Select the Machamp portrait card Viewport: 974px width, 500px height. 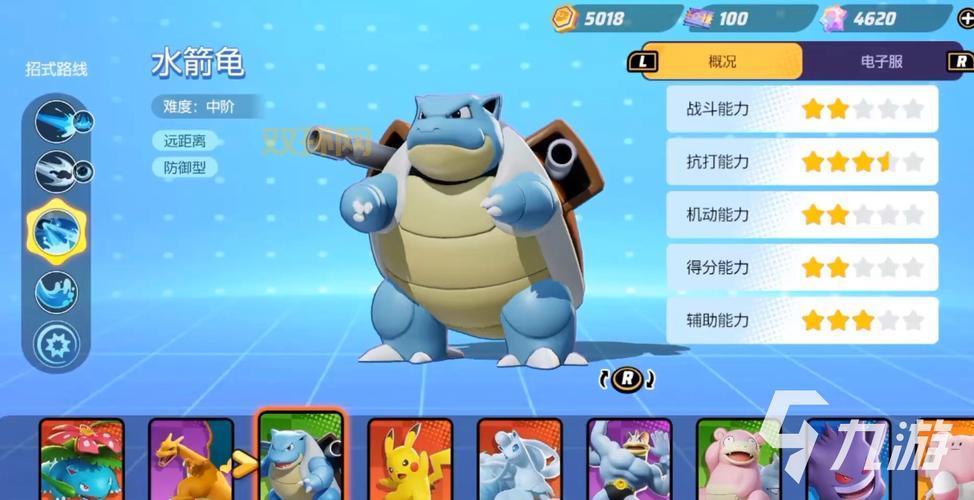coord(629,460)
